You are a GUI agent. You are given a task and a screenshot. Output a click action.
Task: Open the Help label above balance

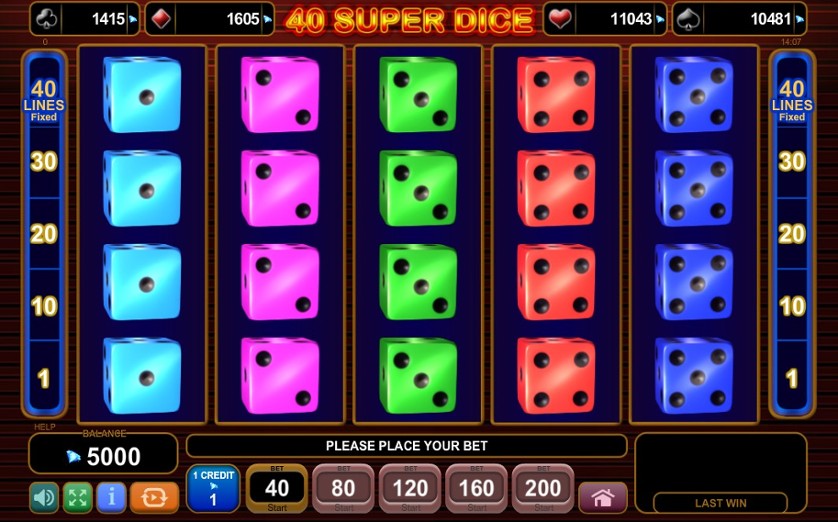(x=44, y=427)
